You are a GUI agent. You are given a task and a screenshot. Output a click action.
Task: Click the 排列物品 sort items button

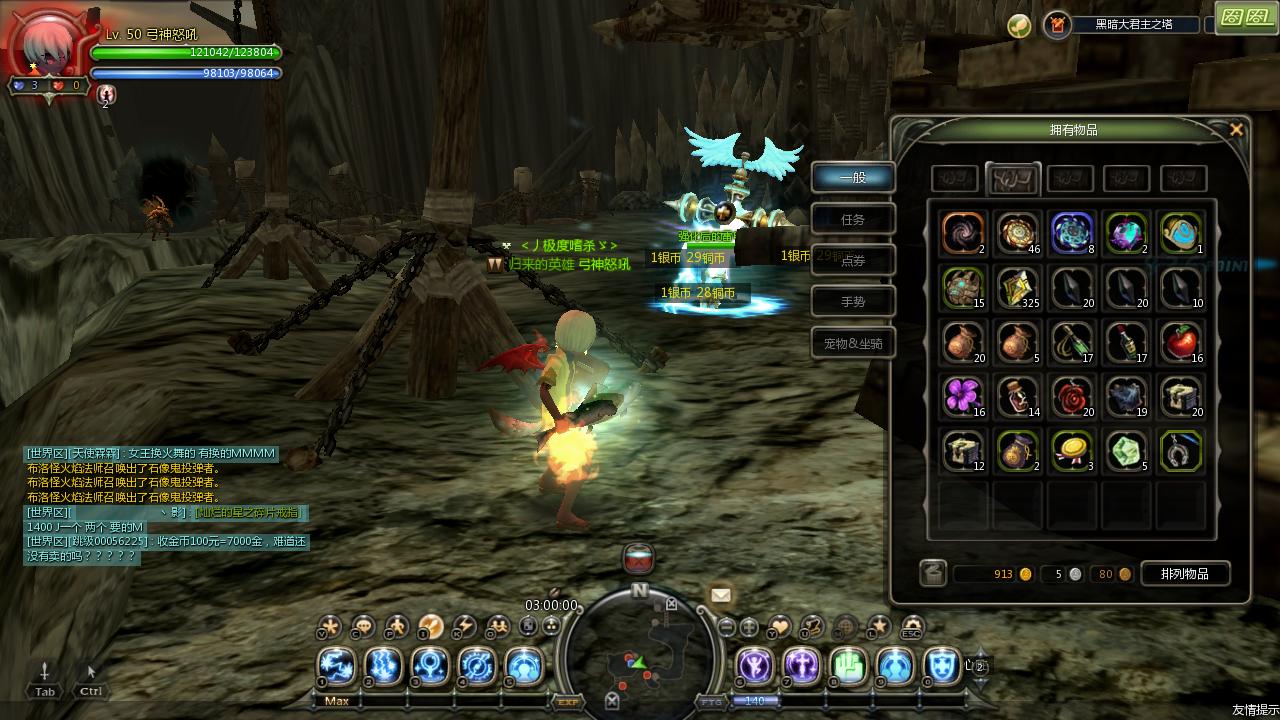click(x=1184, y=574)
